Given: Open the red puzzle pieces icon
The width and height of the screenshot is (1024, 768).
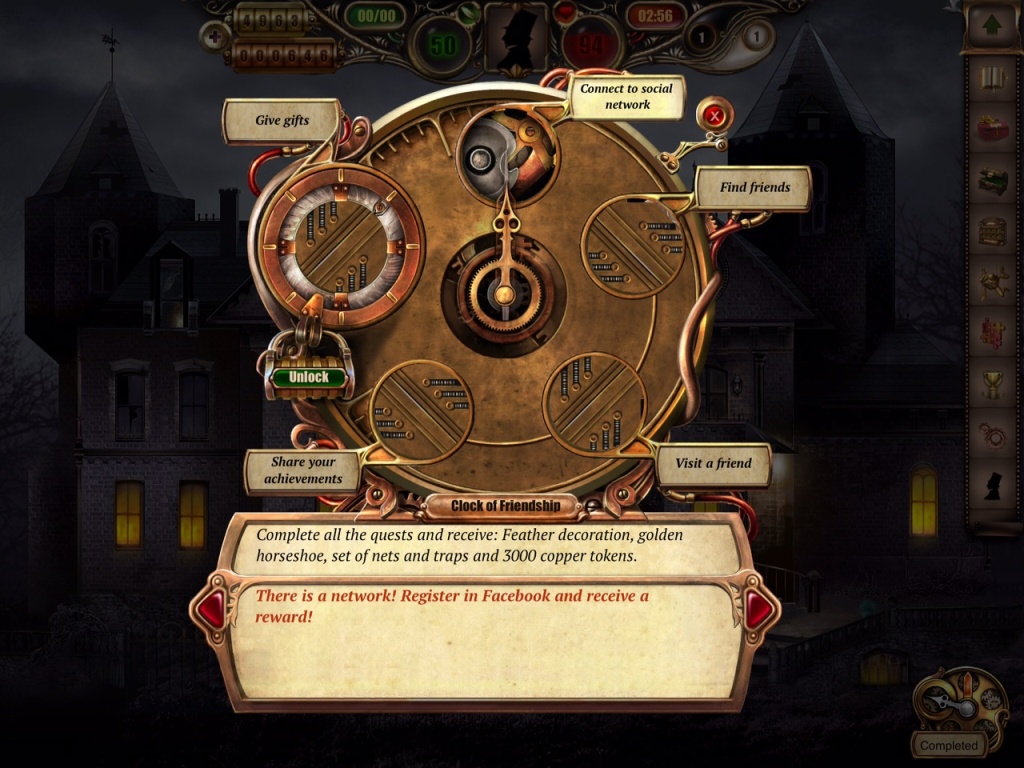Looking at the screenshot, I should coord(991,334).
